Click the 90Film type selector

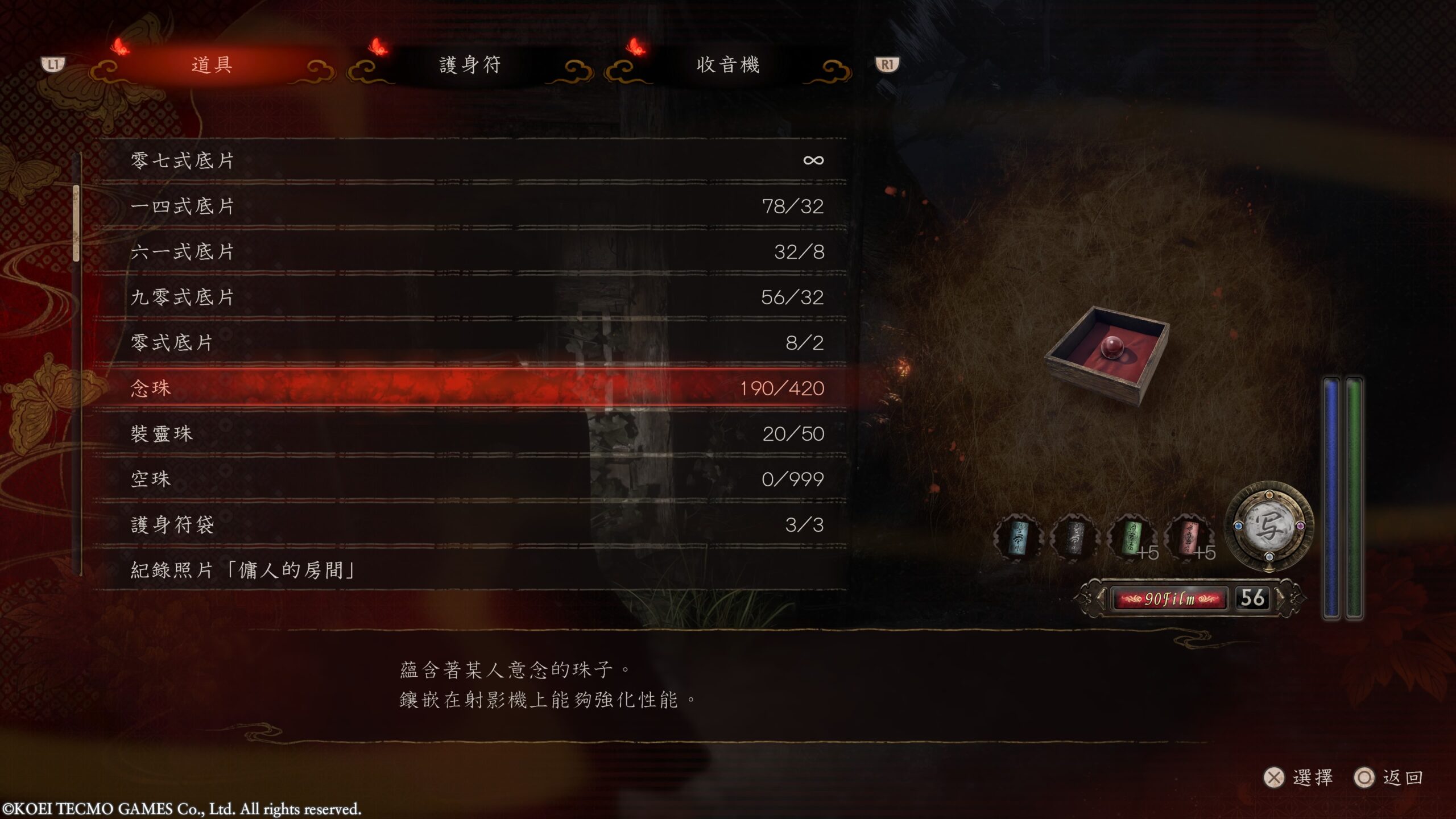[1169, 599]
